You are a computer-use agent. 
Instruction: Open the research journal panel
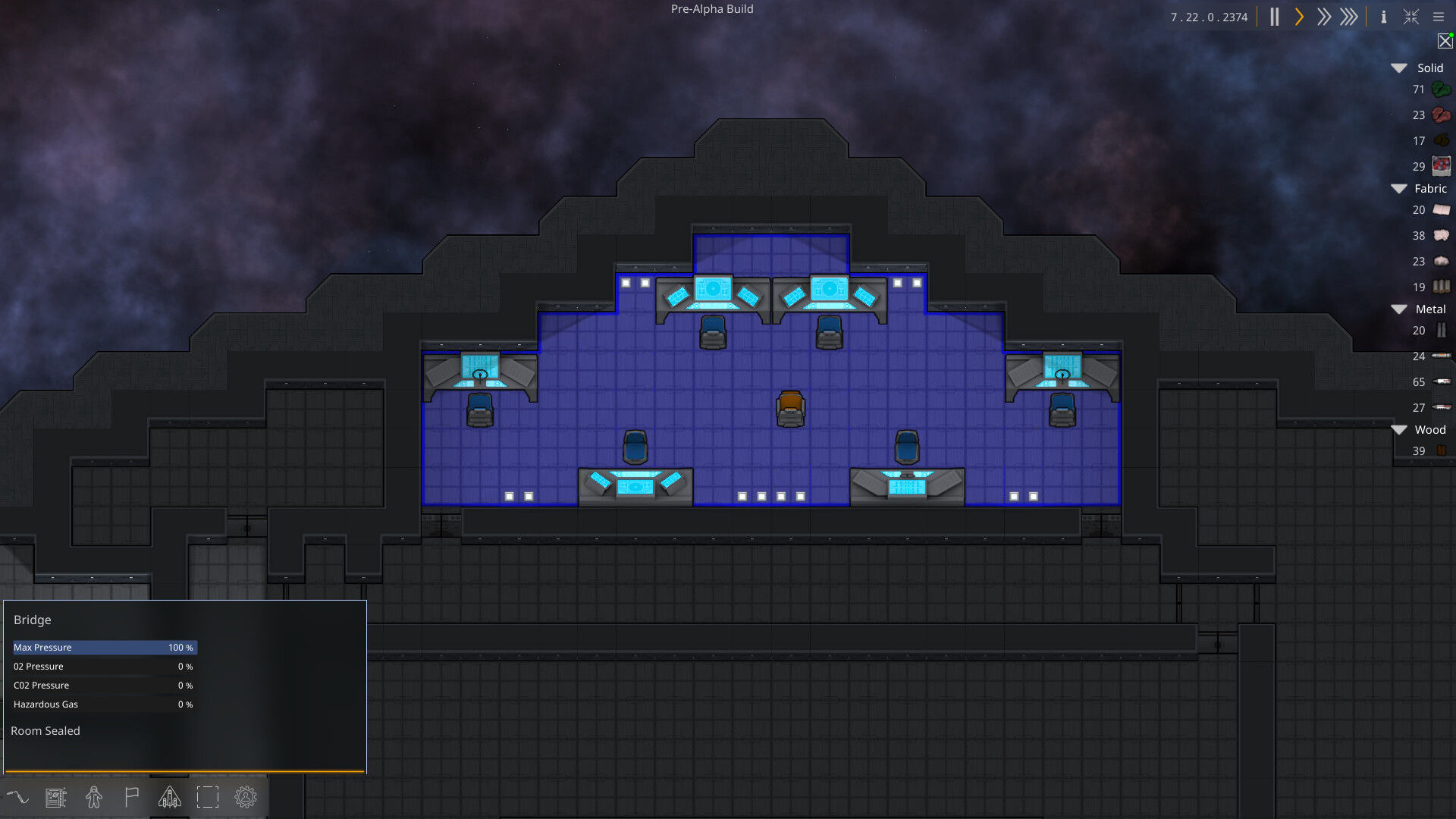(56, 797)
